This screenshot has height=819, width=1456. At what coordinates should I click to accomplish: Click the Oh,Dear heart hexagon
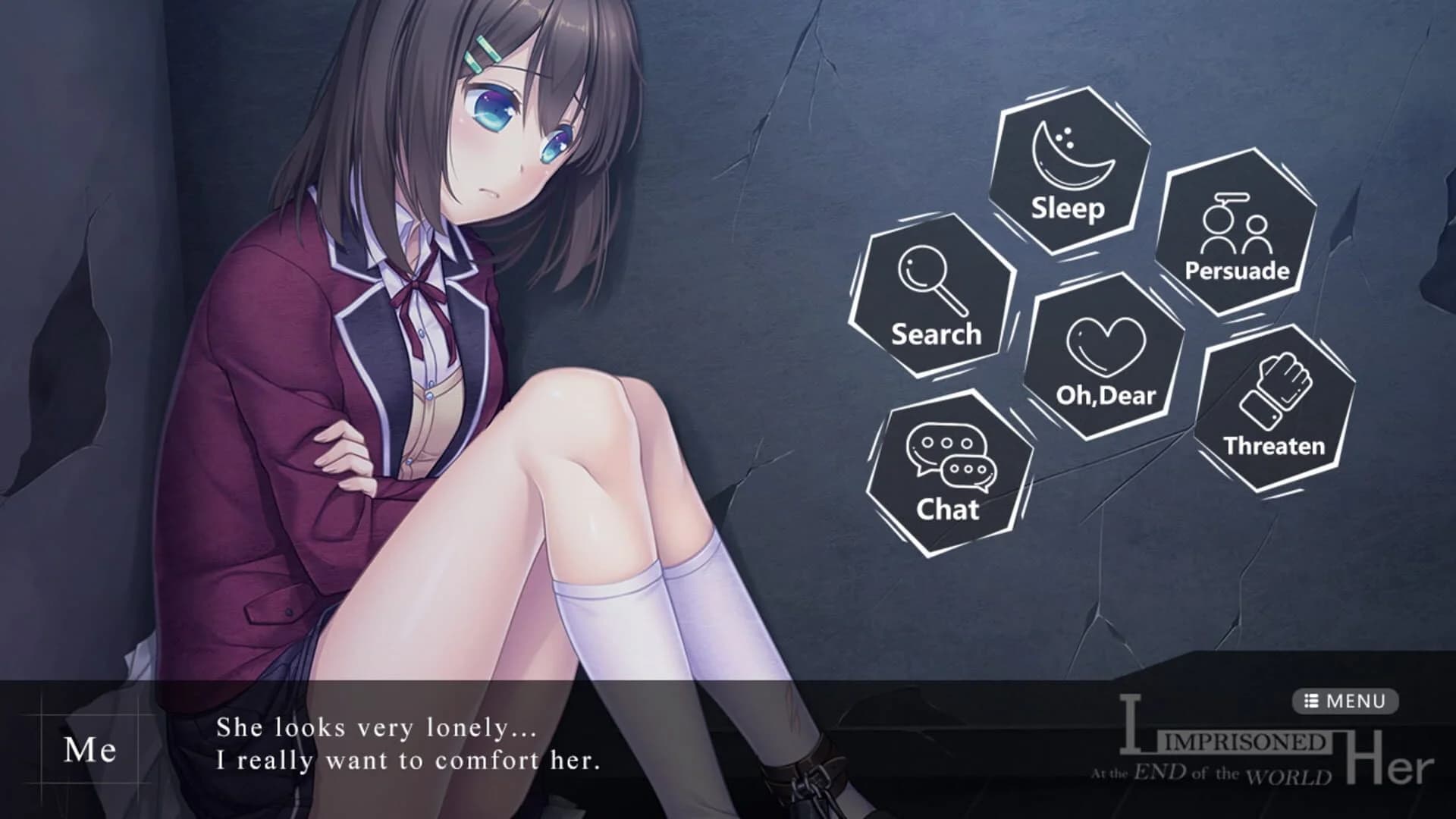(x=1105, y=357)
